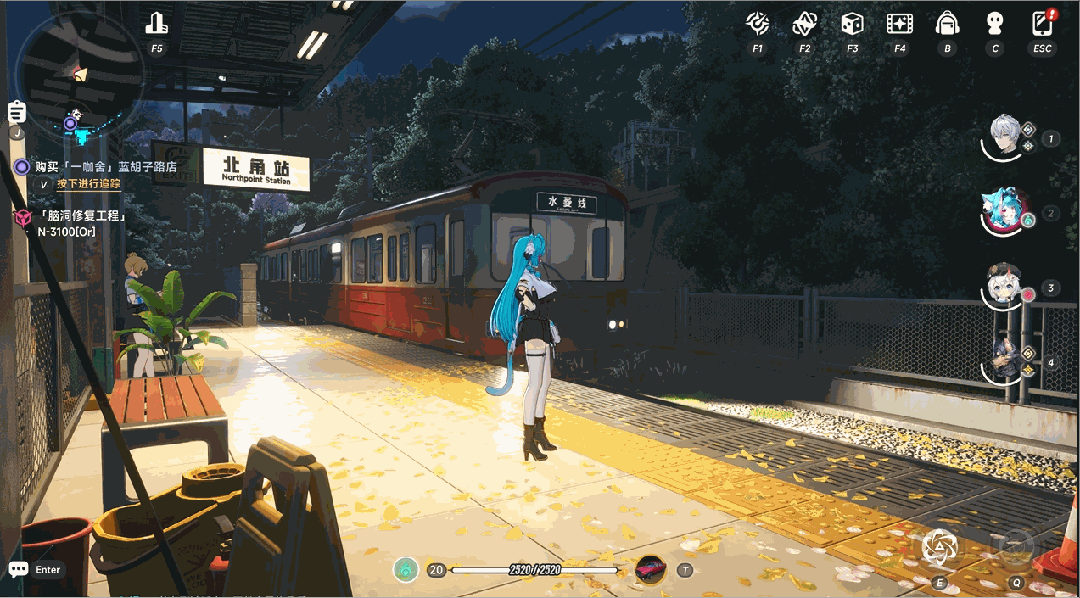Activate the swirling triangle skill

[939, 547]
